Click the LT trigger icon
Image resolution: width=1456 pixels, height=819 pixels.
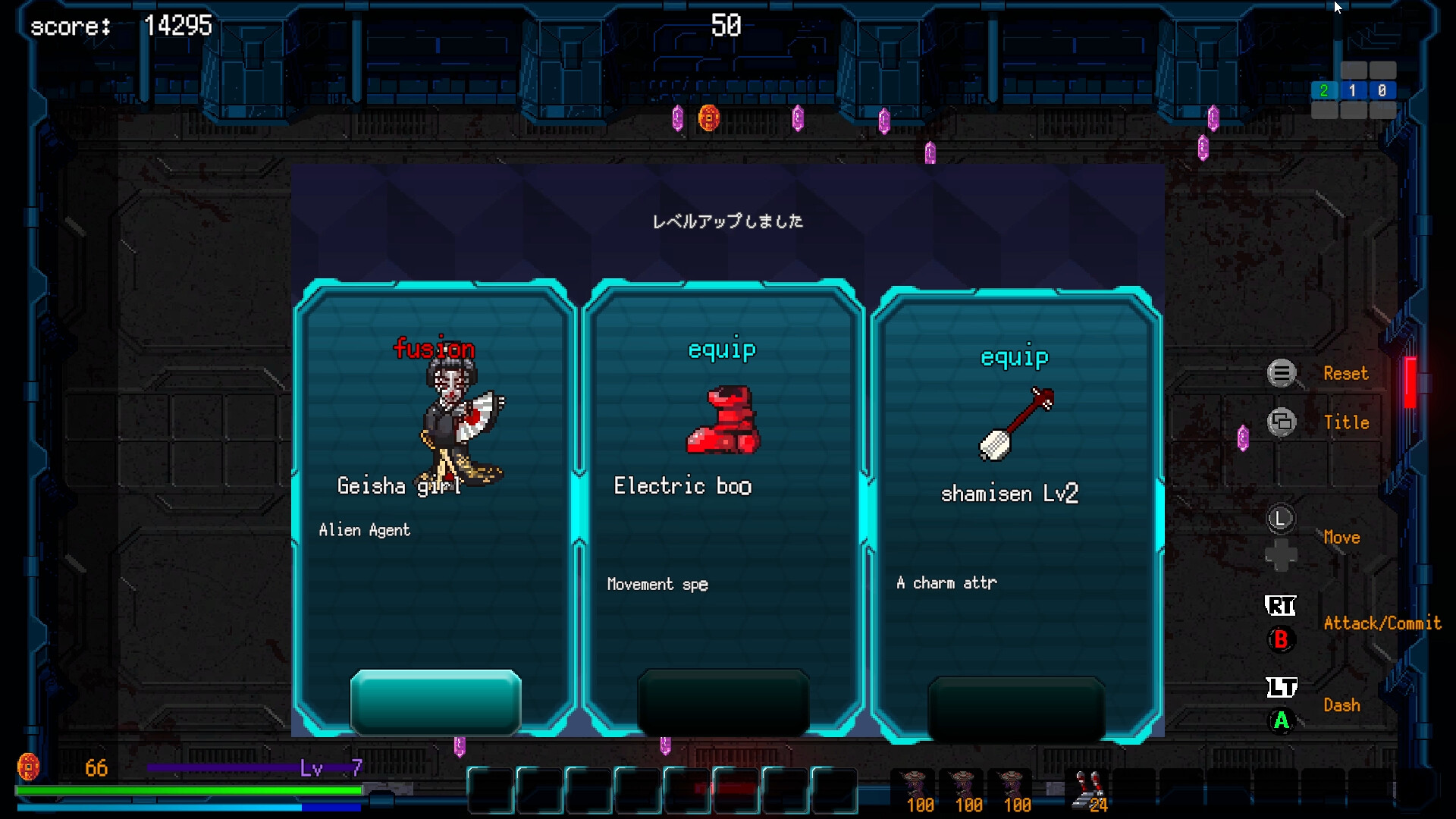coord(1281,687)
